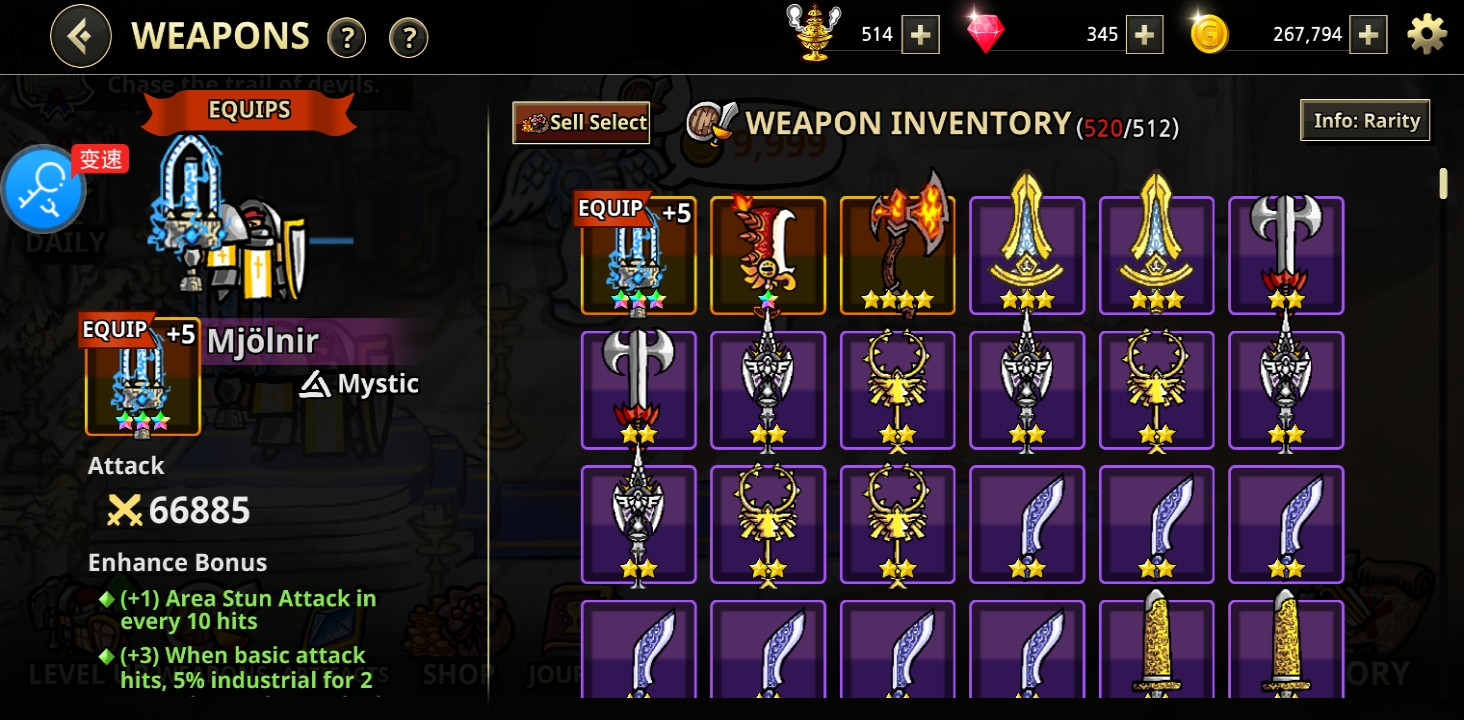
Task: Choose the red flame cleaver weapon
Action: tap(768, 255)
